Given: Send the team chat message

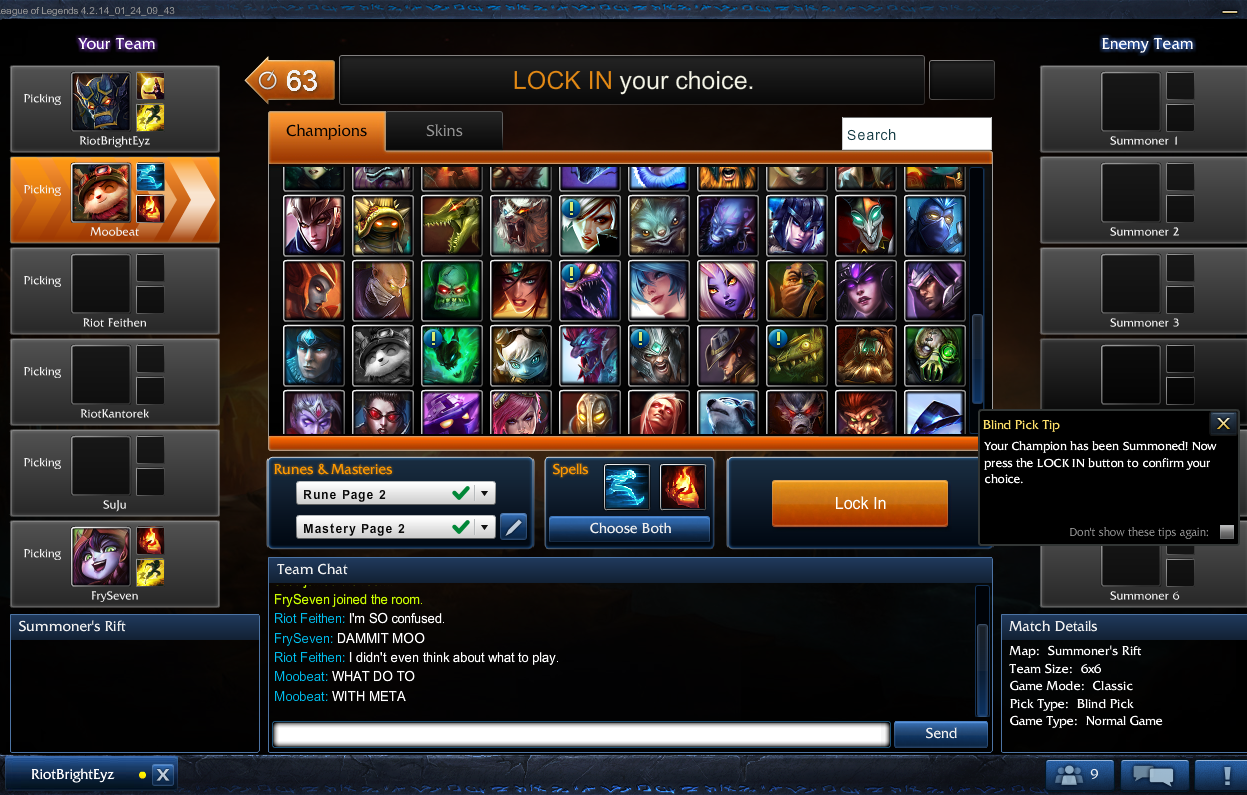Looking at the screenshot, I should click(x=940, y=733).
